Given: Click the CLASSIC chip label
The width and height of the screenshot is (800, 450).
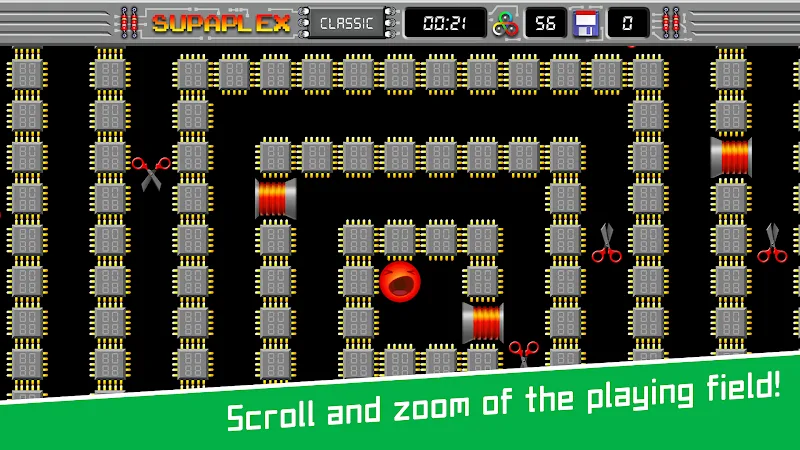Looking at the screenshot, I should pos(348,23).
